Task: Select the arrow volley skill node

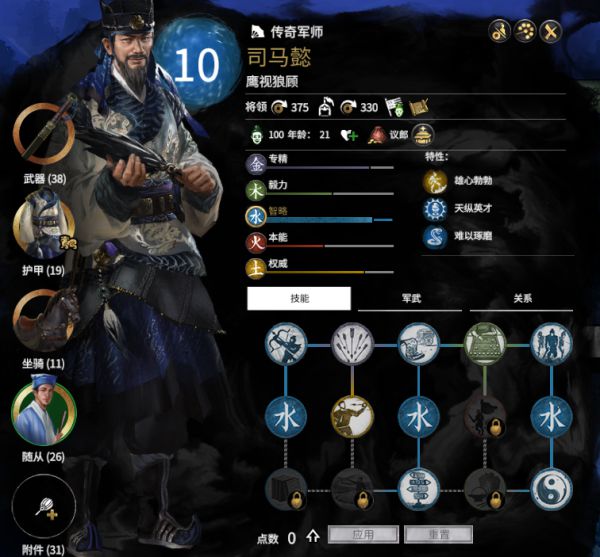Action: point(351,344)
